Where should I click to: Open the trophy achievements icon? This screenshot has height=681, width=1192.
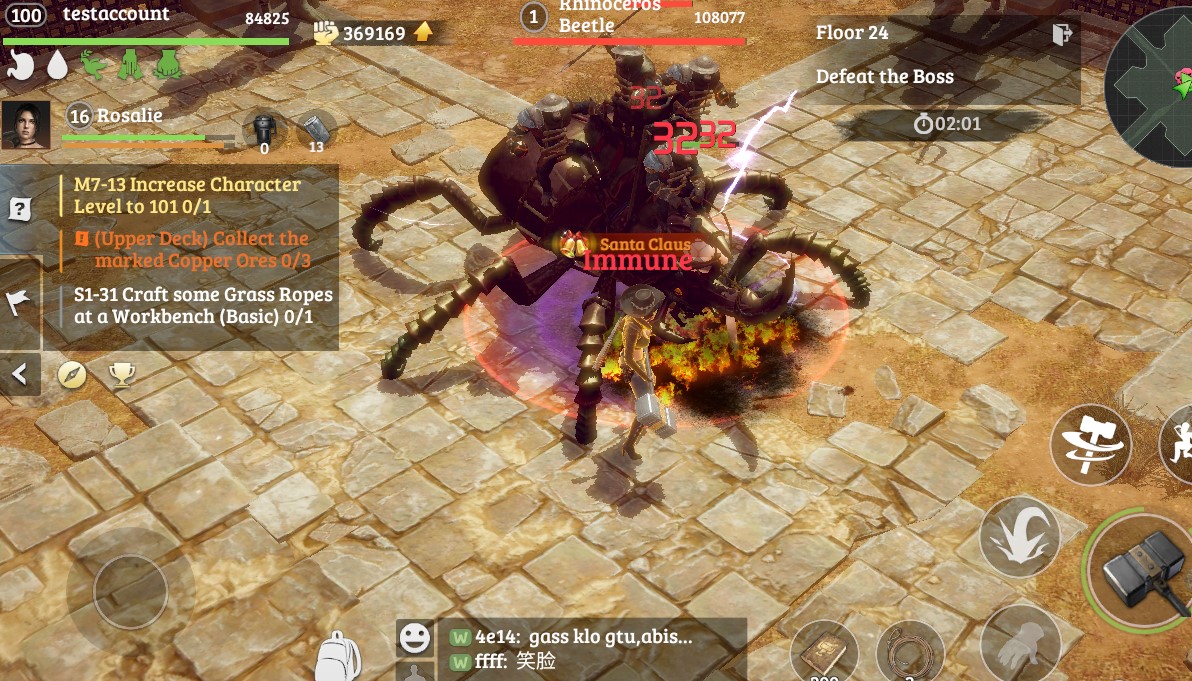pyautogui.click(x=122, y=375)
